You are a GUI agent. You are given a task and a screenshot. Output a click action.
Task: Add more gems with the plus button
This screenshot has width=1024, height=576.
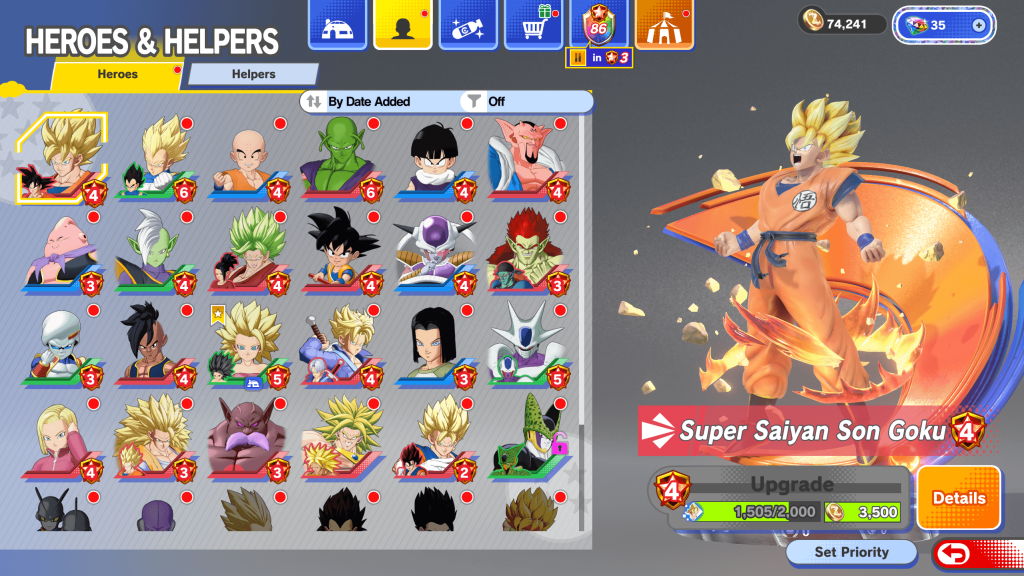coord(978,25)
